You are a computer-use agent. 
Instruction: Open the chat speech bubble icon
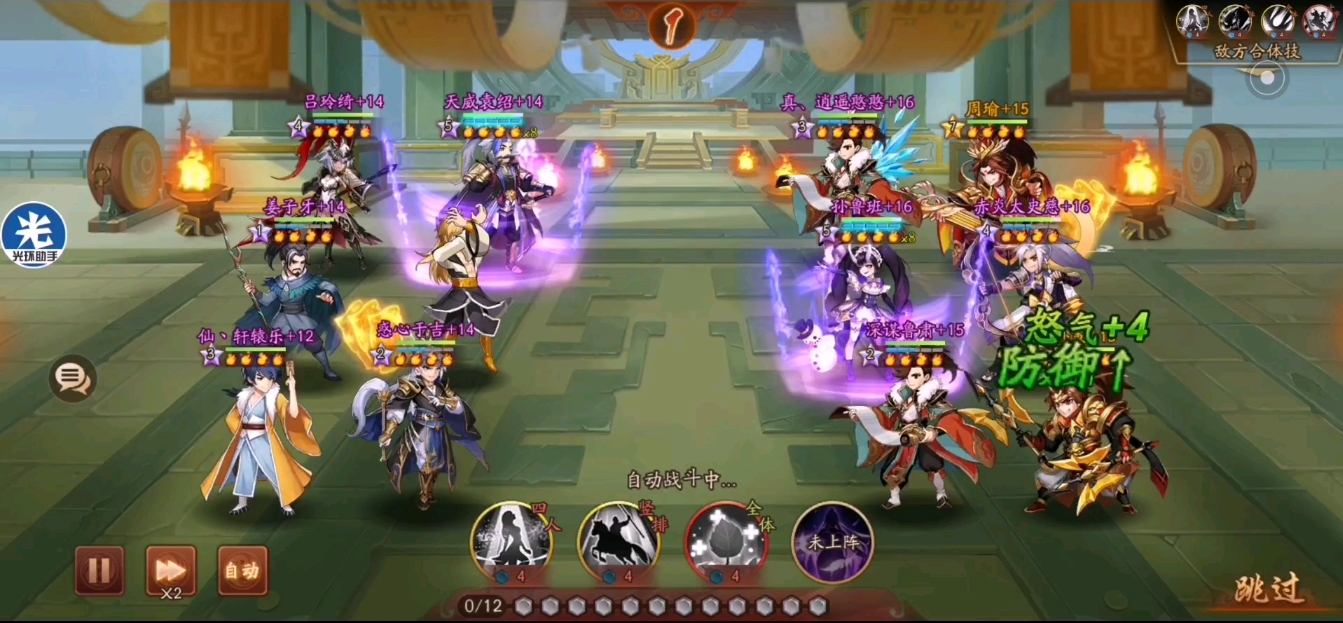coord(73,378)
